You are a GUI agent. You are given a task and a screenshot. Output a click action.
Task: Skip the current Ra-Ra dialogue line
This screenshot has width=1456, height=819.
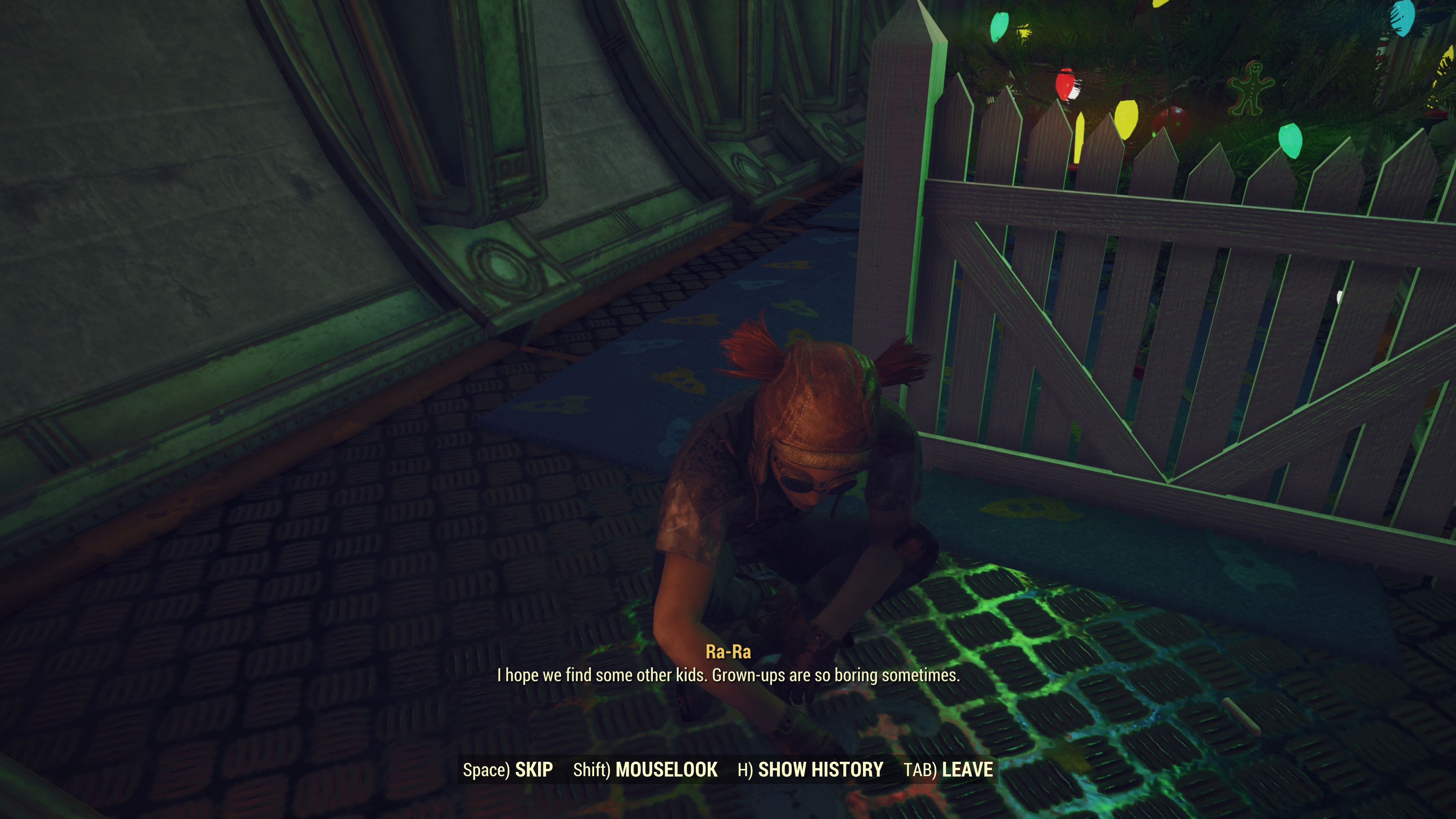(x=508, y=770)
